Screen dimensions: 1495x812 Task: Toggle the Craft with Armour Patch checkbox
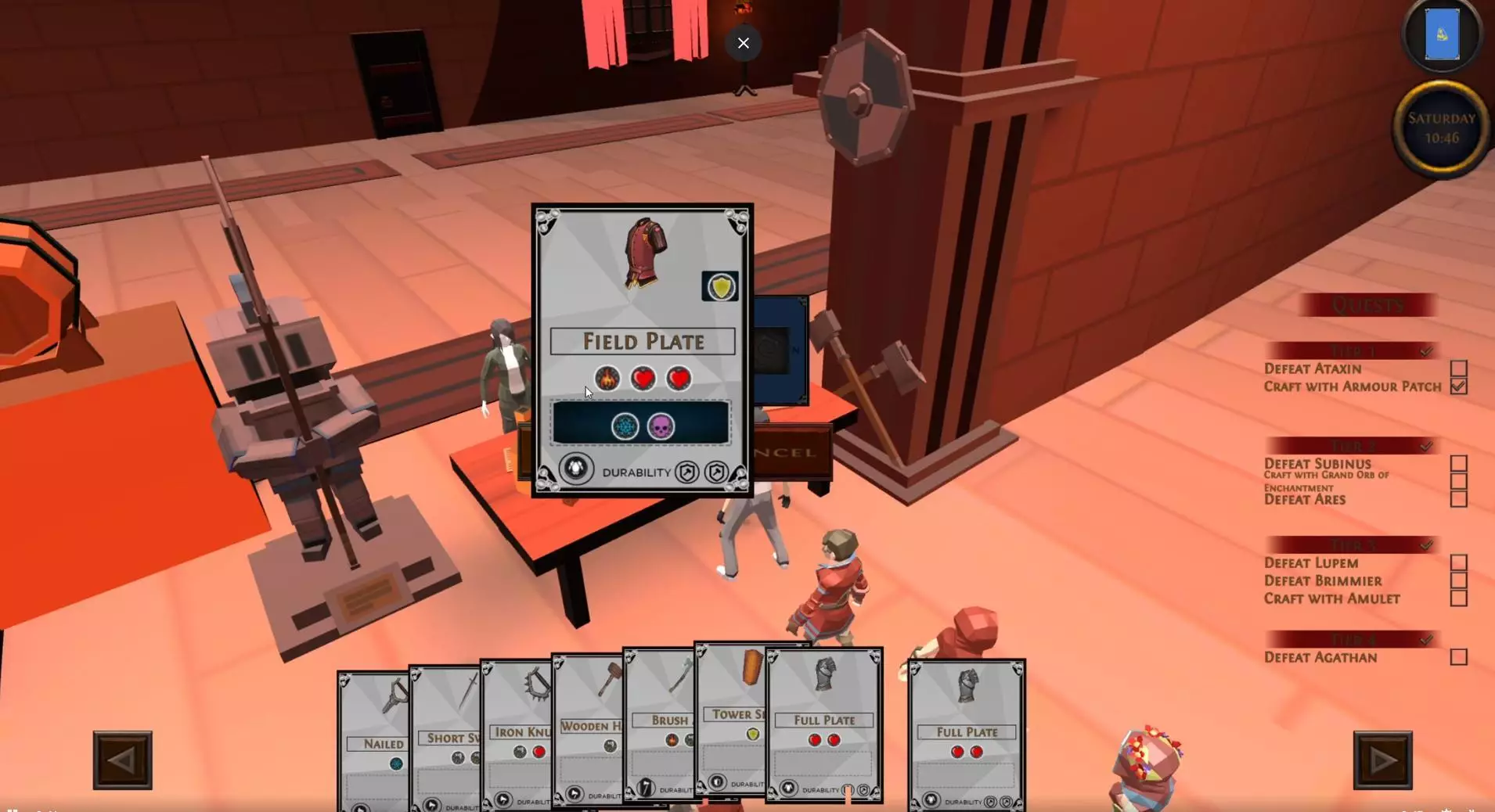coord(1458,386)
